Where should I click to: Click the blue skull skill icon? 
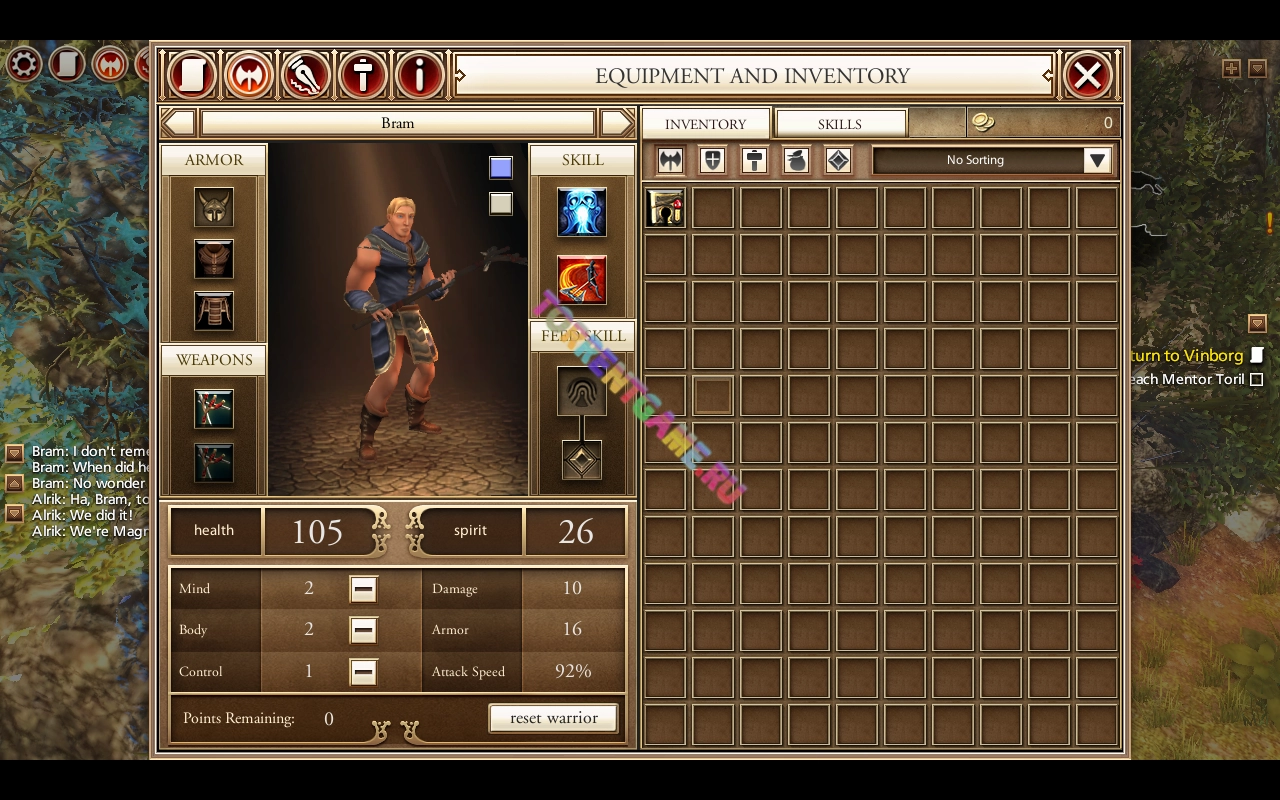(582, 212)
